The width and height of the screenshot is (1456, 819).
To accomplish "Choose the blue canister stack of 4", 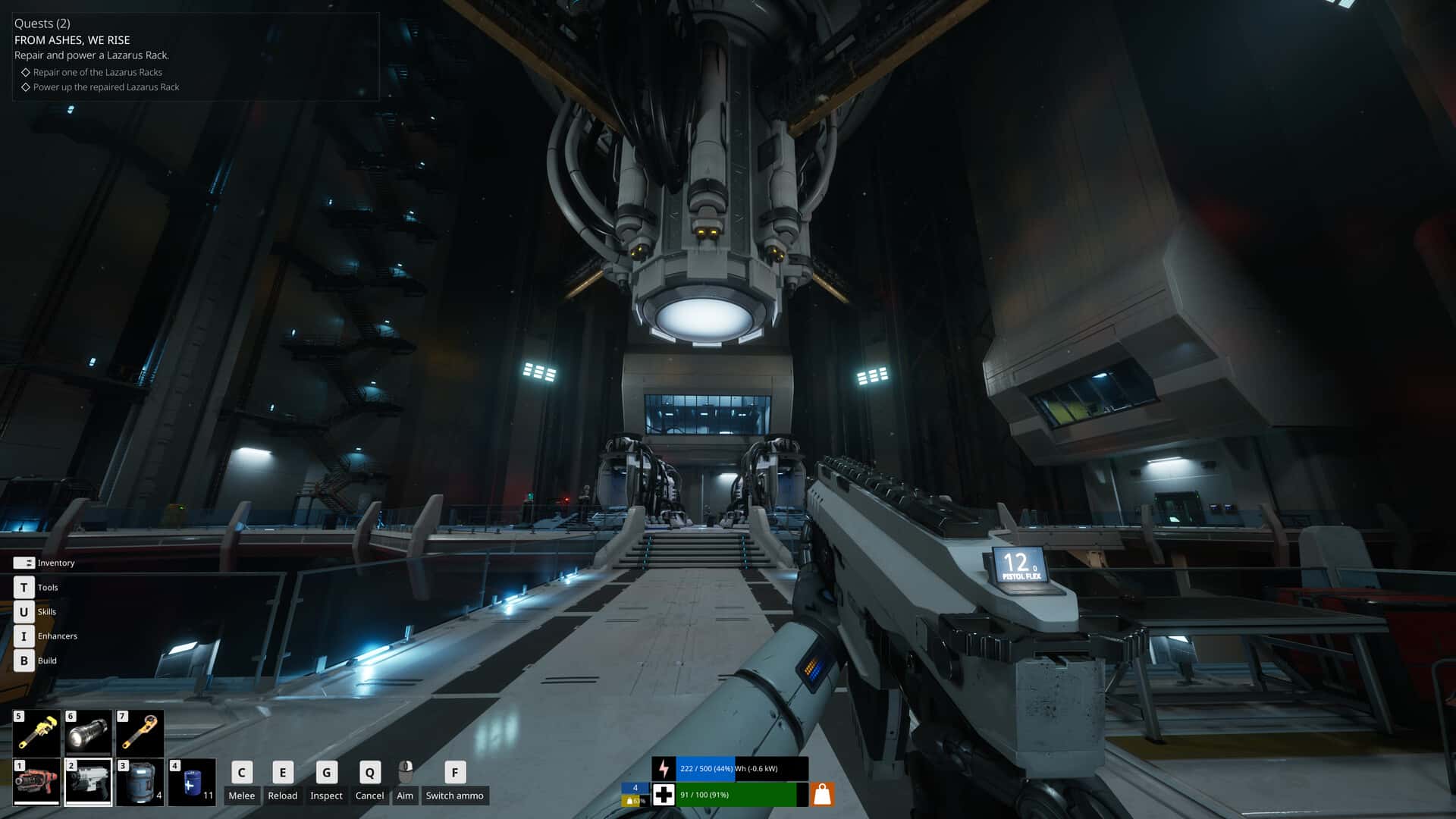I will click(140, 781).
